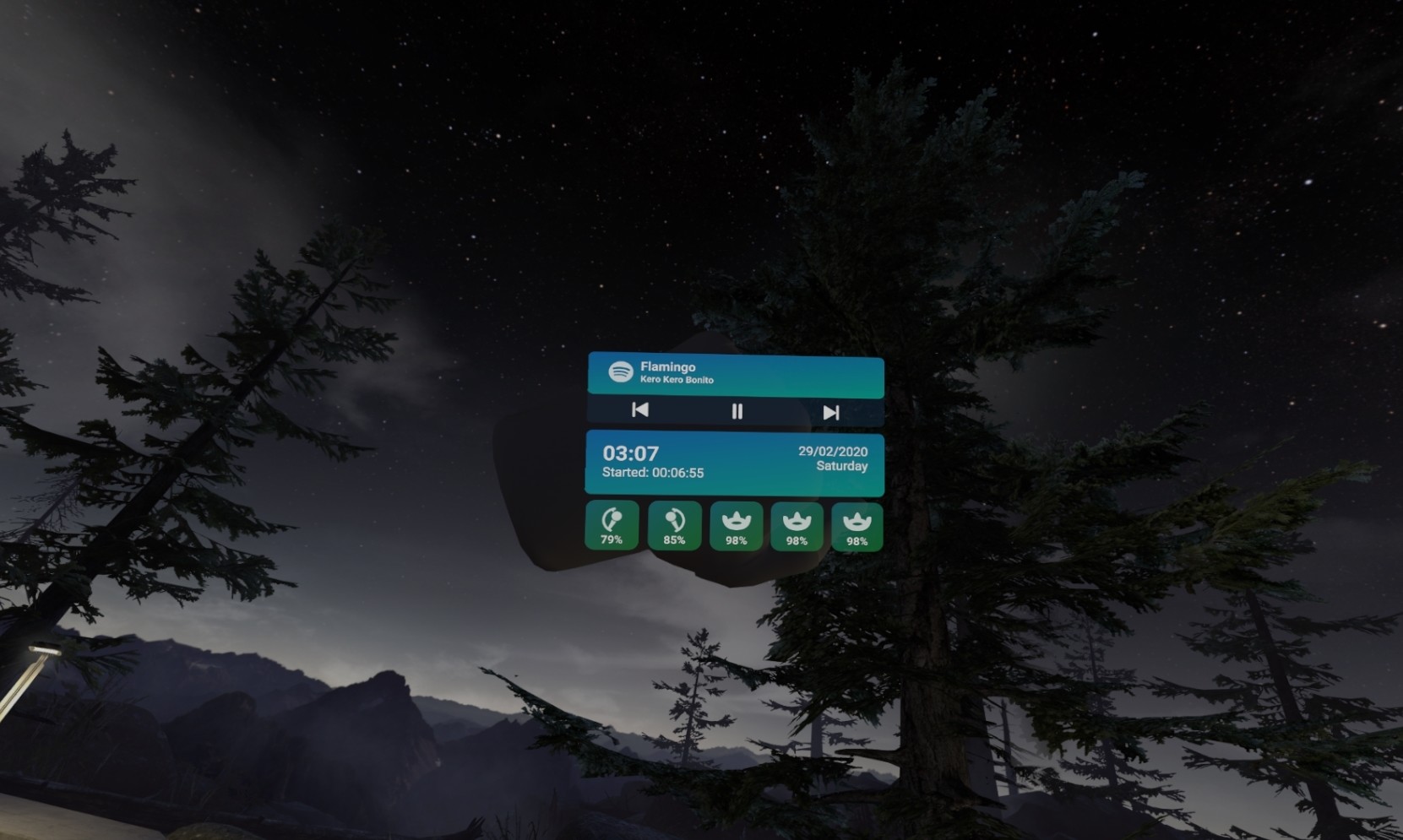Viewport: 1403px width, 840px height.
Task: Select the artist name Kero Kero Bonito
Action: click(676, 381)
